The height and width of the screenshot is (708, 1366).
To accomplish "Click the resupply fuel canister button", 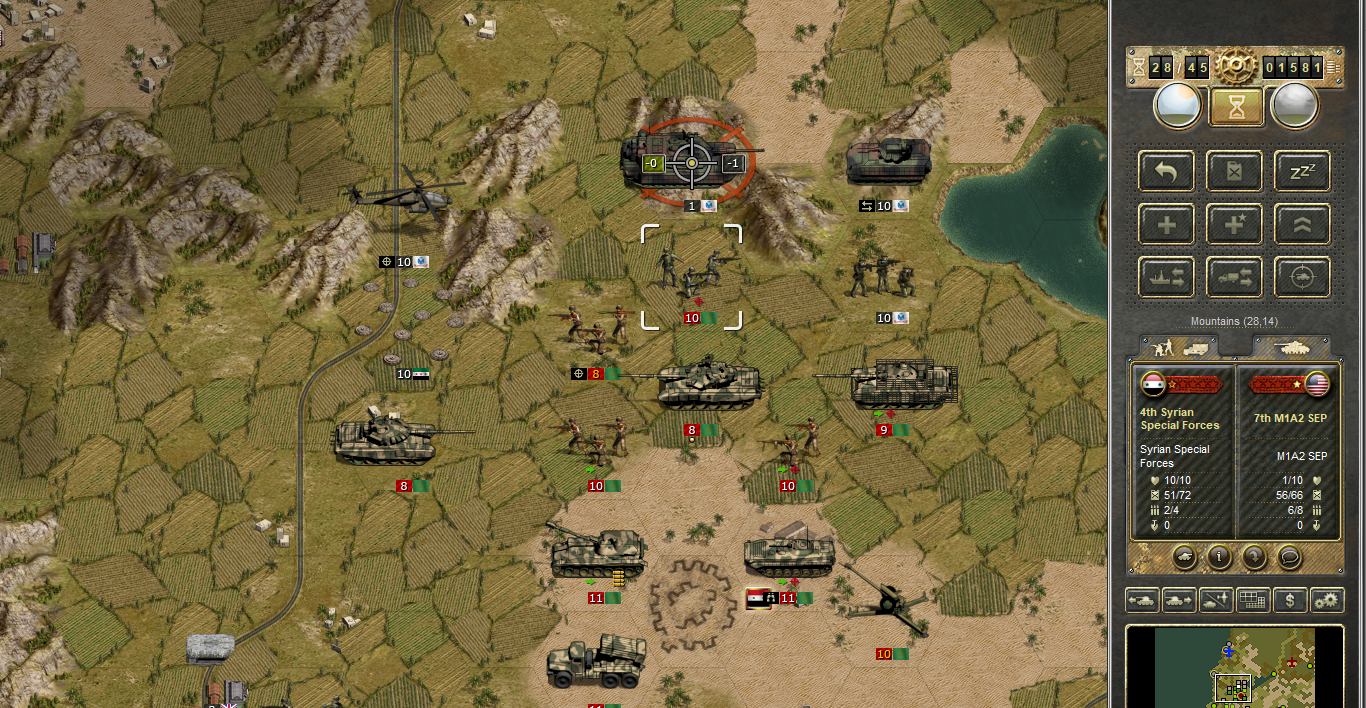I will click(x=1234, y=171).
